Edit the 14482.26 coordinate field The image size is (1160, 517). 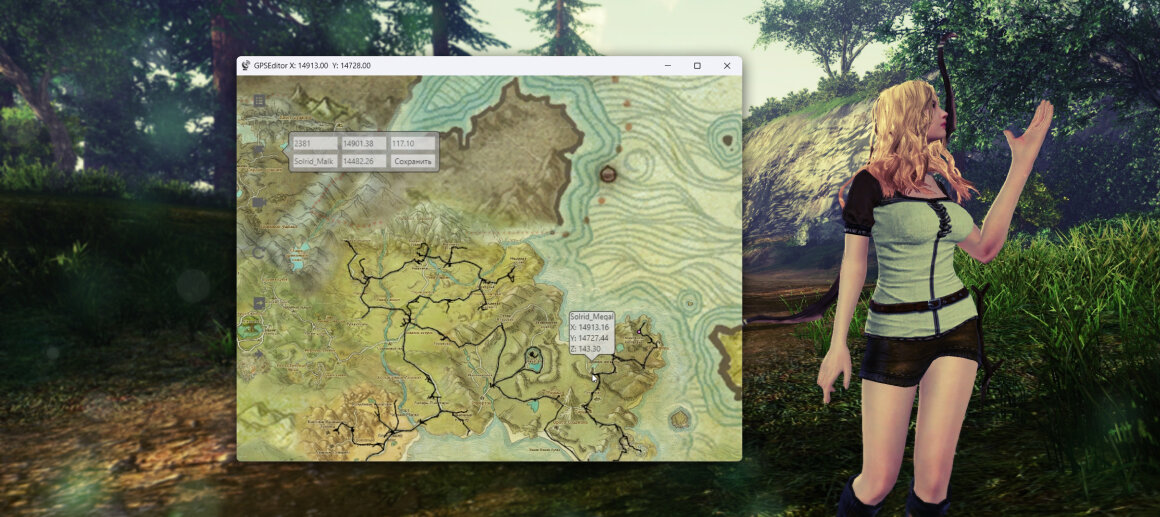(363, 161)
